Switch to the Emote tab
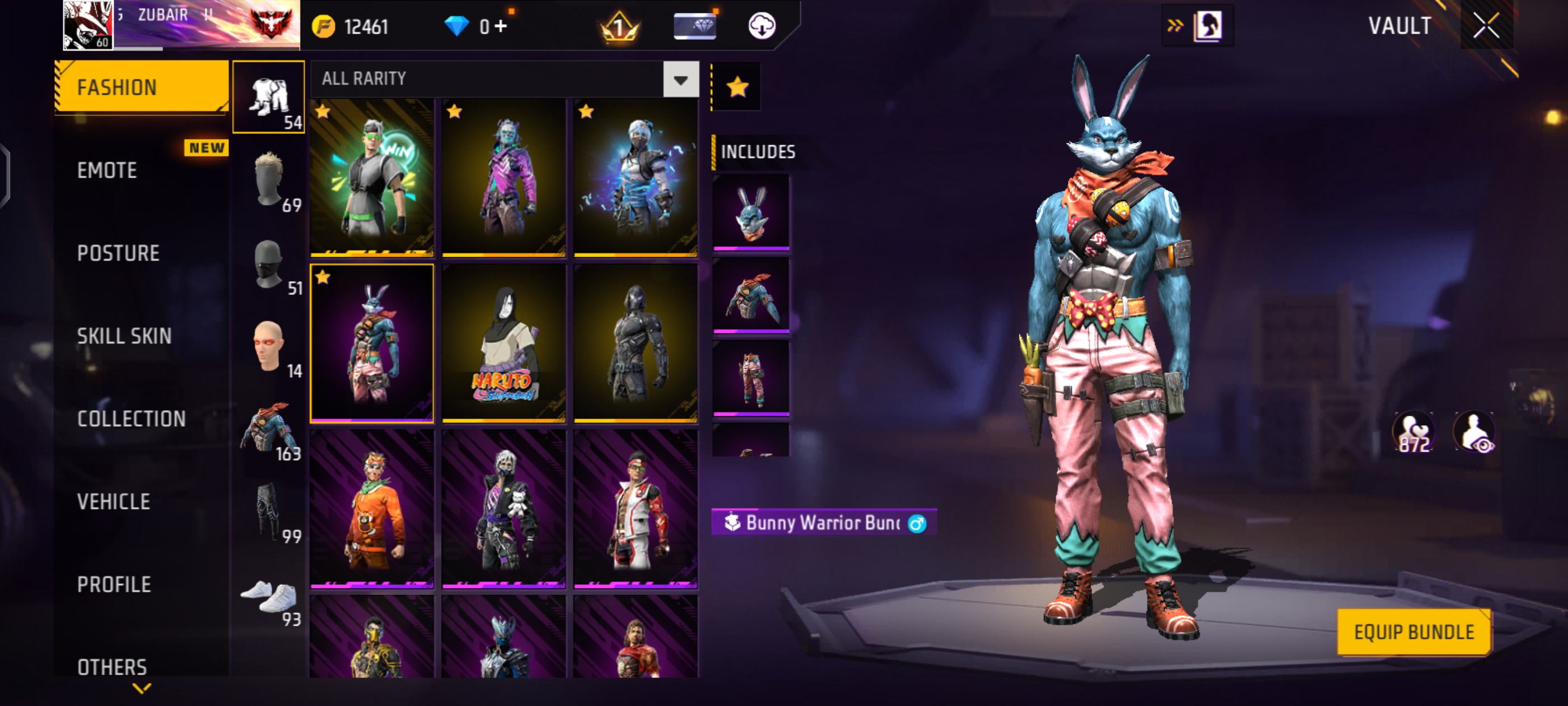The width and height of the screenshot is (1568, 706). coord(107,170)
